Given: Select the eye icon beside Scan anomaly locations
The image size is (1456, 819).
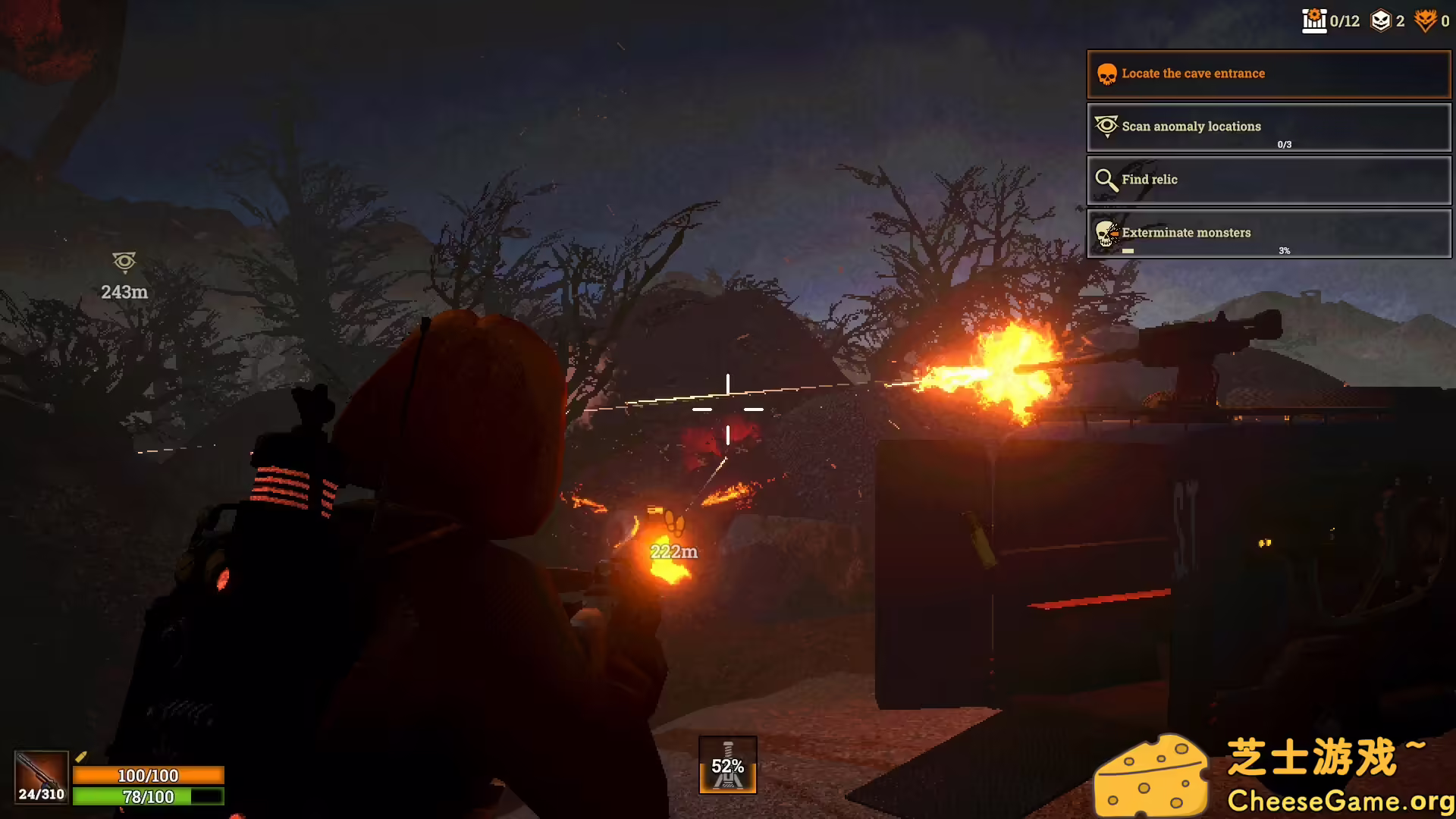Looking at the screenshot, I should click(1106, 126).
